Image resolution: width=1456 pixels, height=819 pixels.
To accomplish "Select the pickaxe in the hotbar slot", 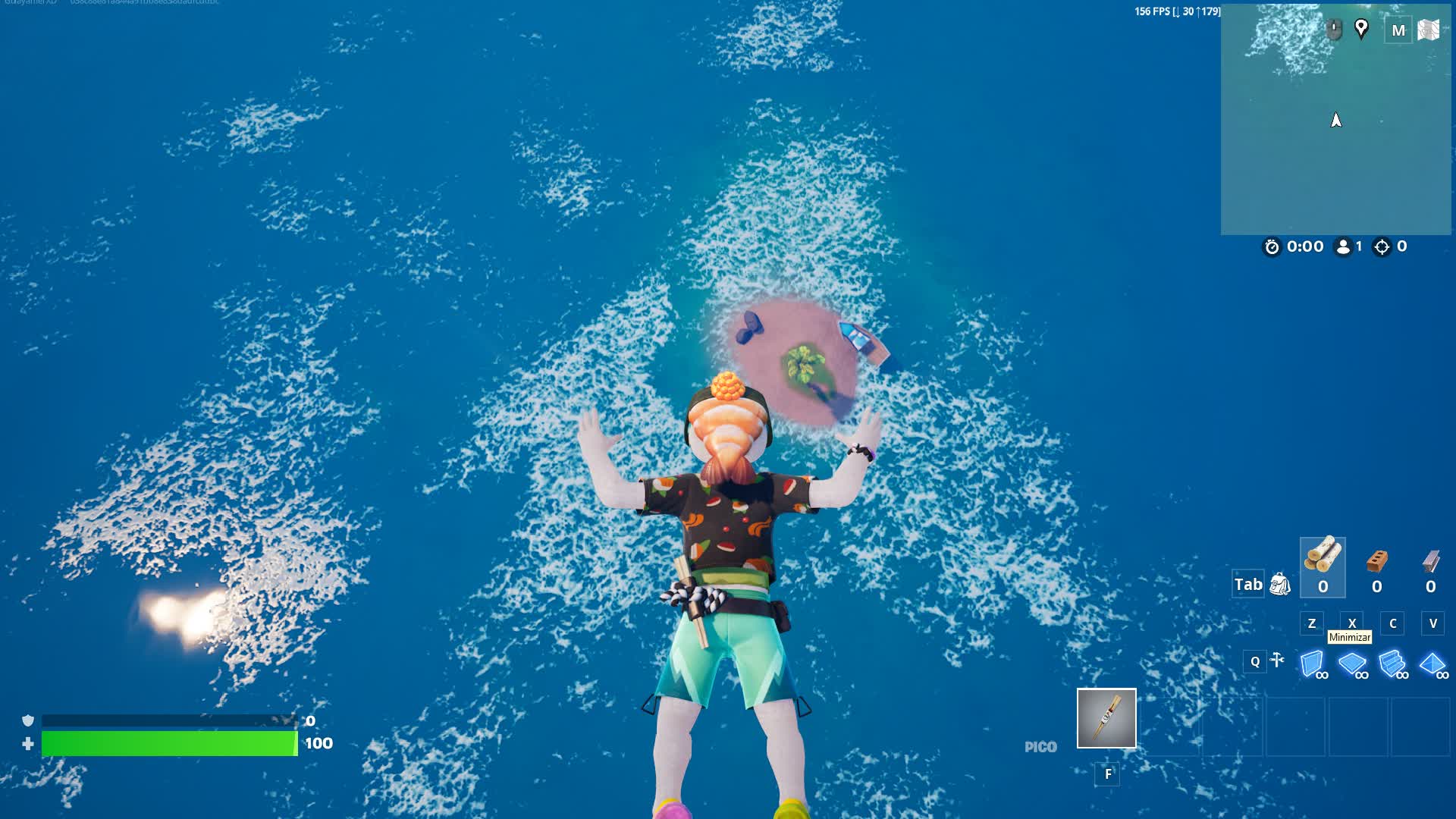I will [1106, 717].
